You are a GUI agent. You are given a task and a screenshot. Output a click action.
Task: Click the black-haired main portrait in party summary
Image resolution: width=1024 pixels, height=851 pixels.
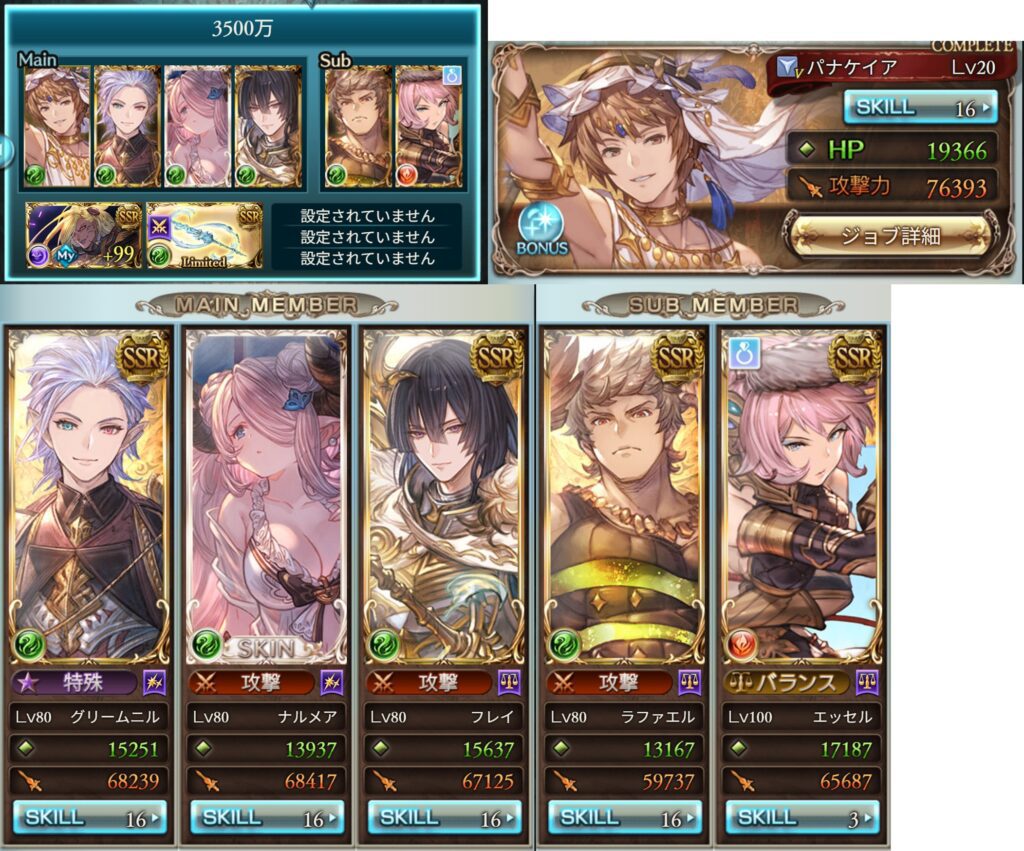(268, 126)
